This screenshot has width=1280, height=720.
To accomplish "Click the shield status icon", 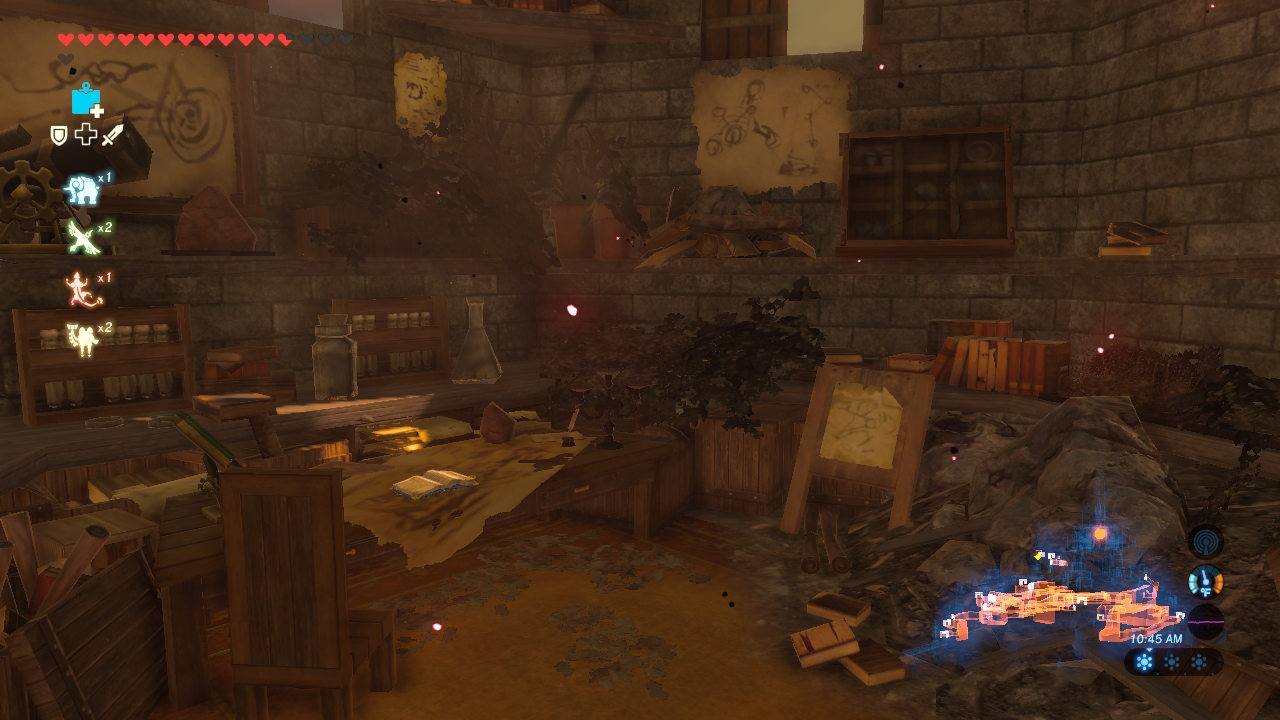I will point(59,135).
